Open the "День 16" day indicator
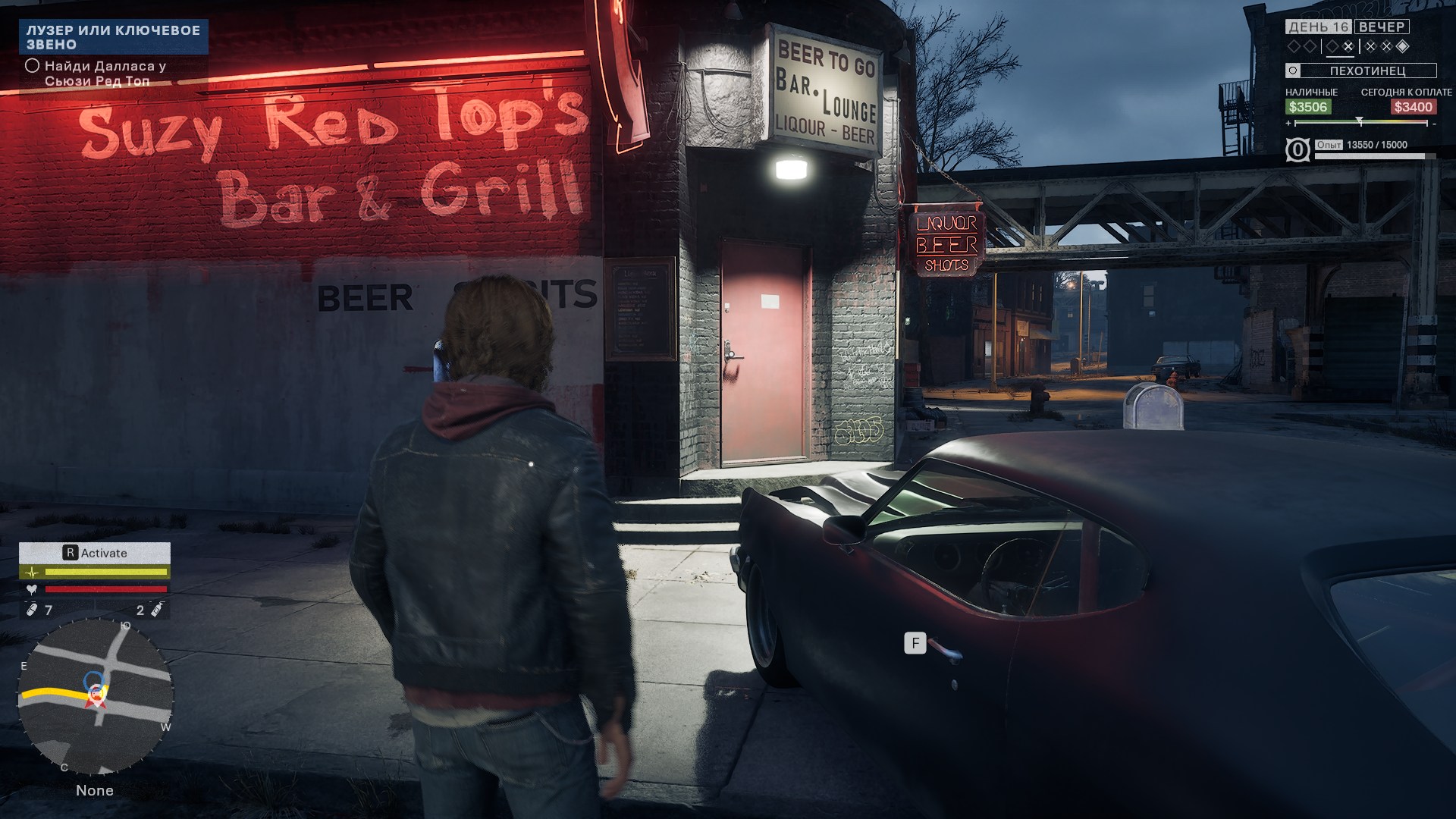Viewport: 1456px width, 819px height. [1318, 27]
